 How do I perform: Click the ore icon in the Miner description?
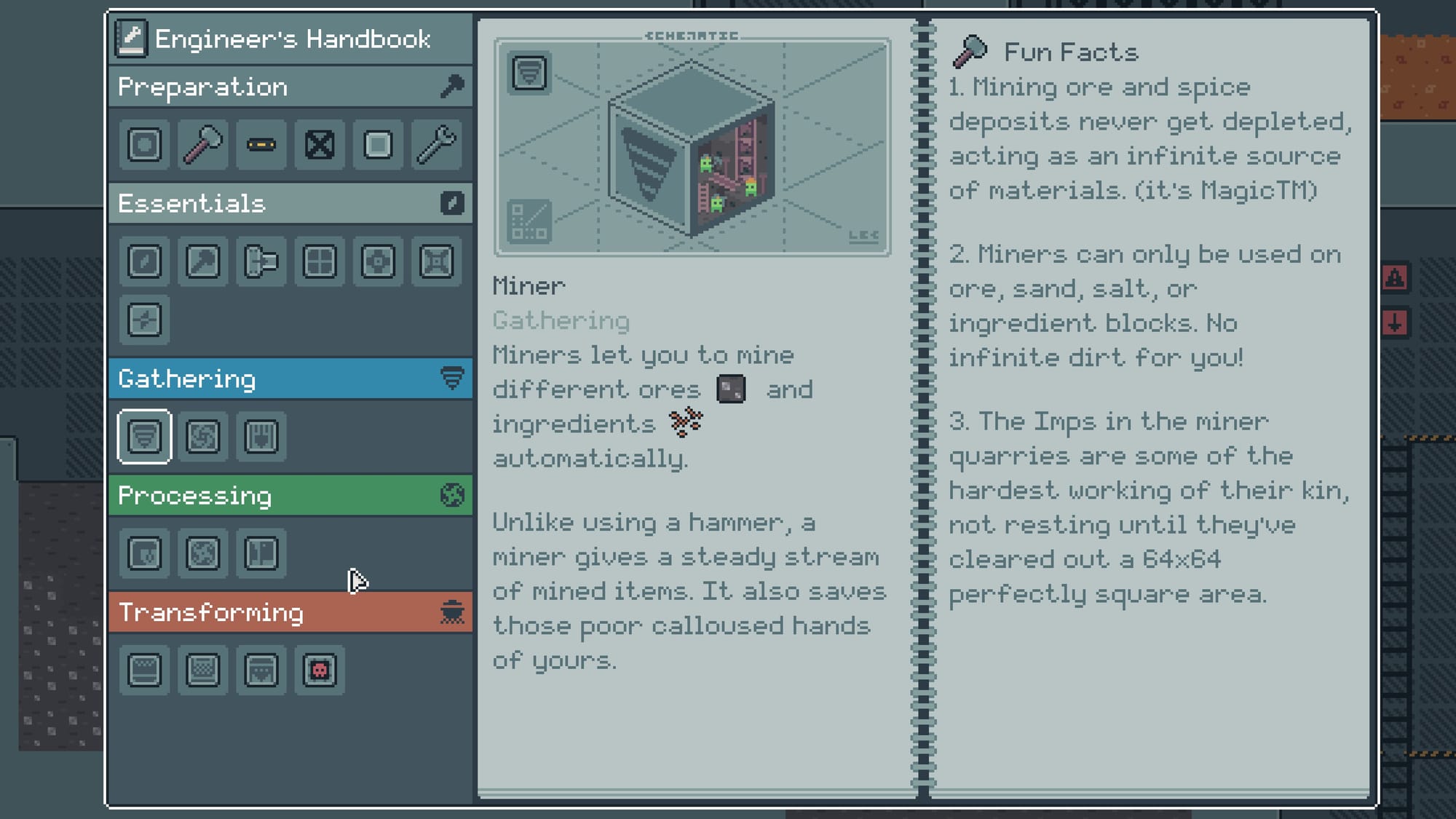pos(731,389)
